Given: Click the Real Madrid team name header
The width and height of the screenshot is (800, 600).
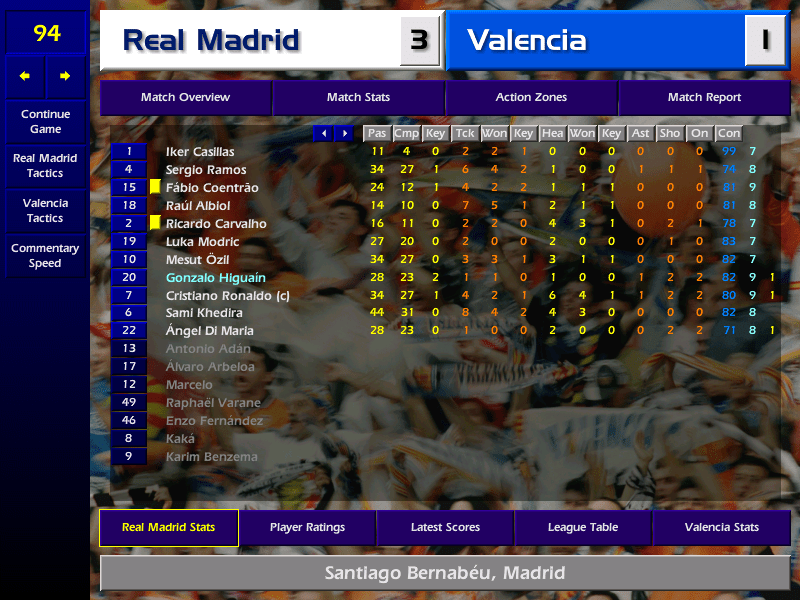Looking at the screenshot, I should pyautogui.click(x=211, y=41).
